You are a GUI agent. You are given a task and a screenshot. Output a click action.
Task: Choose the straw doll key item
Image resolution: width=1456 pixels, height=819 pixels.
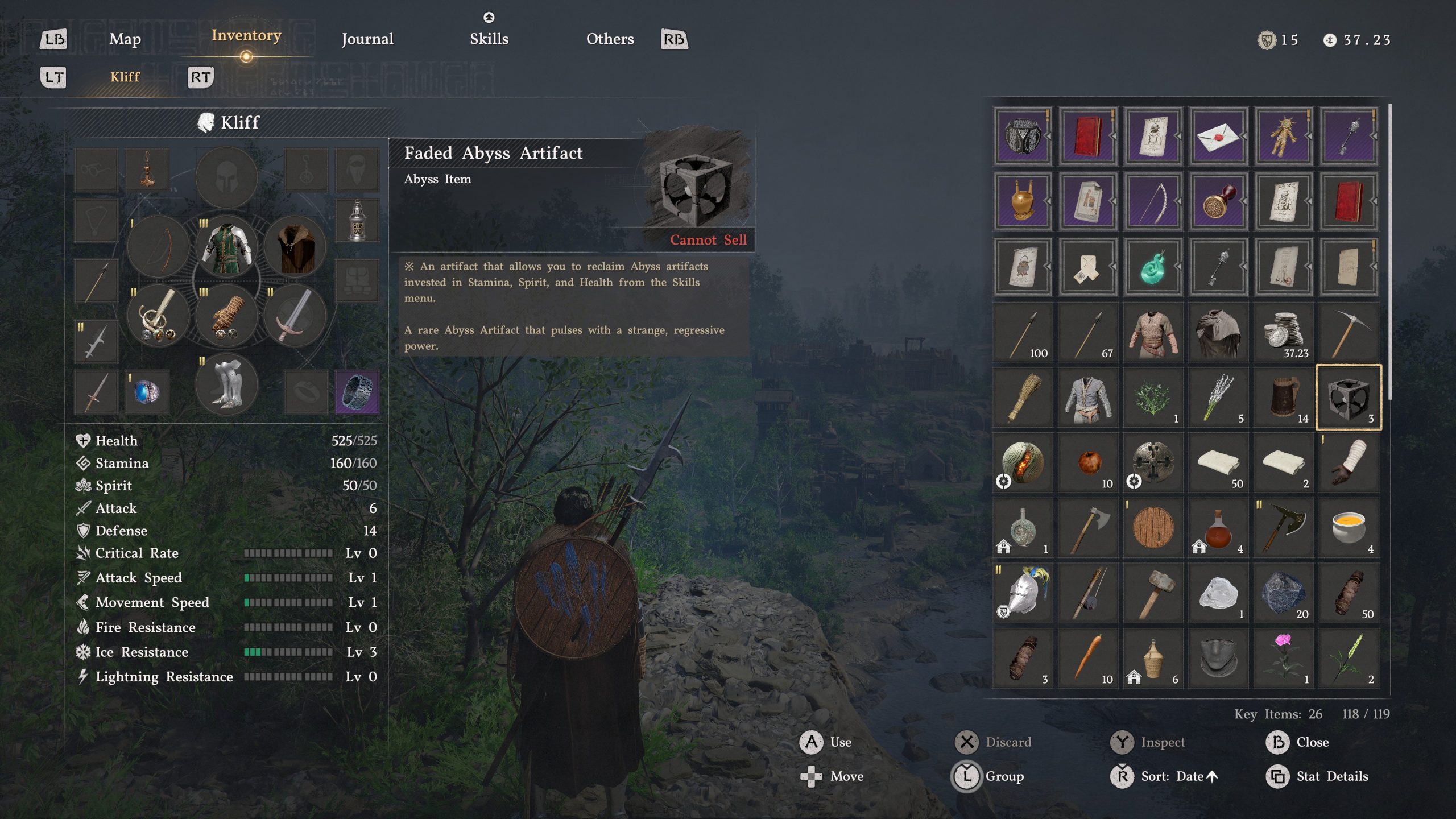(1283, 136)
